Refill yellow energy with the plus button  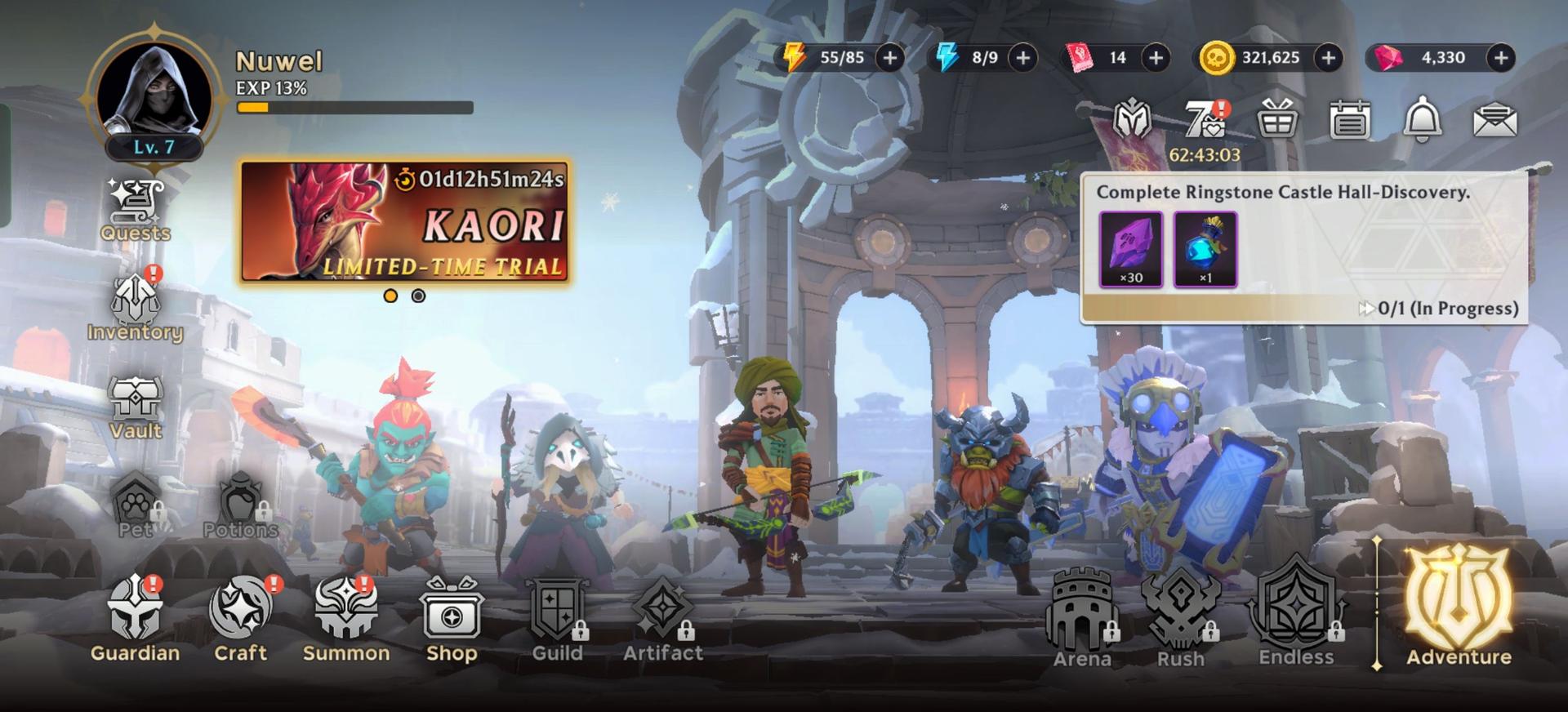[890, 57]
